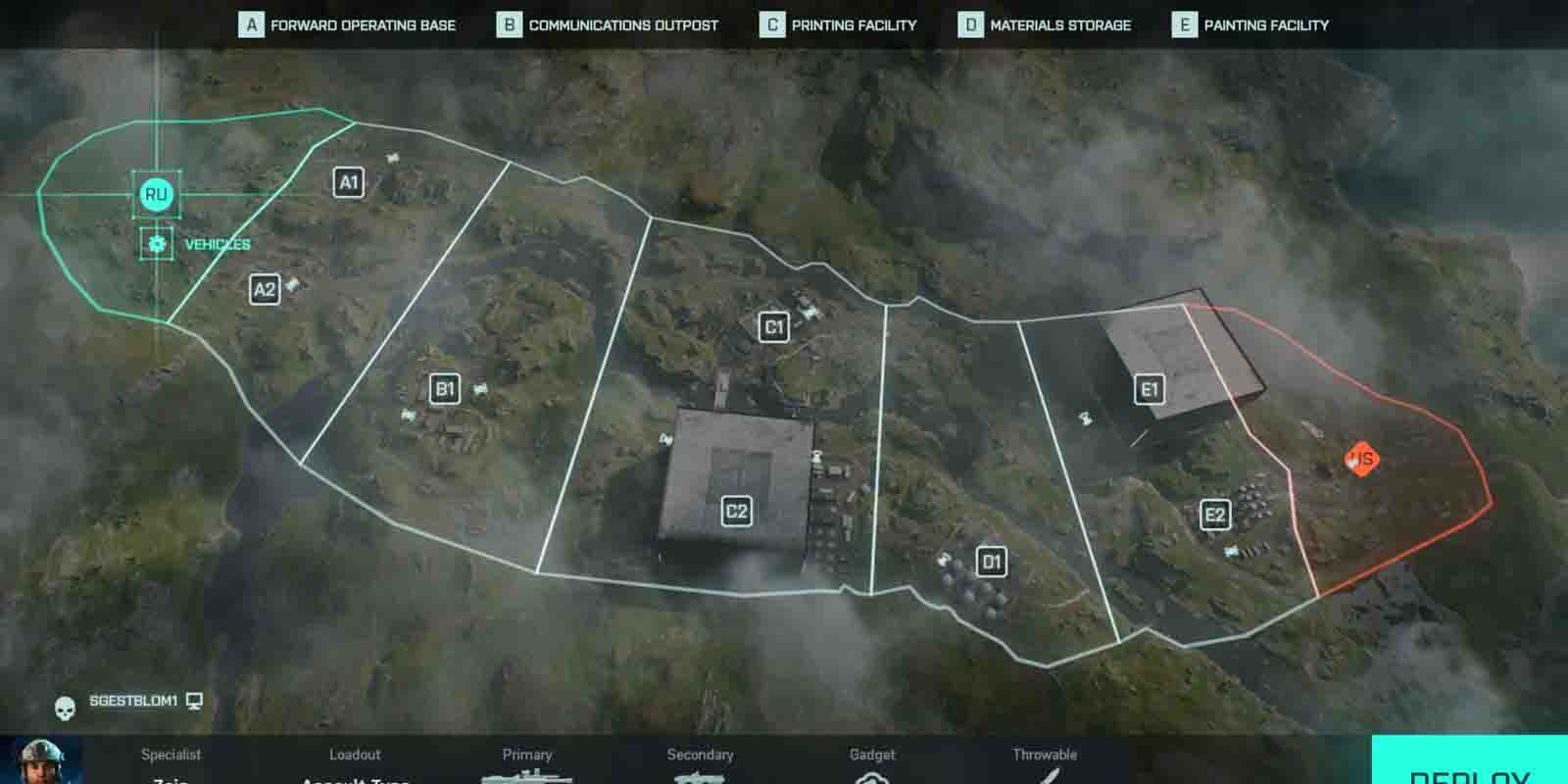Toggle objective D1 Materials Storage marker
This screenshot has height=784, width=1568.
click(992, 563)
